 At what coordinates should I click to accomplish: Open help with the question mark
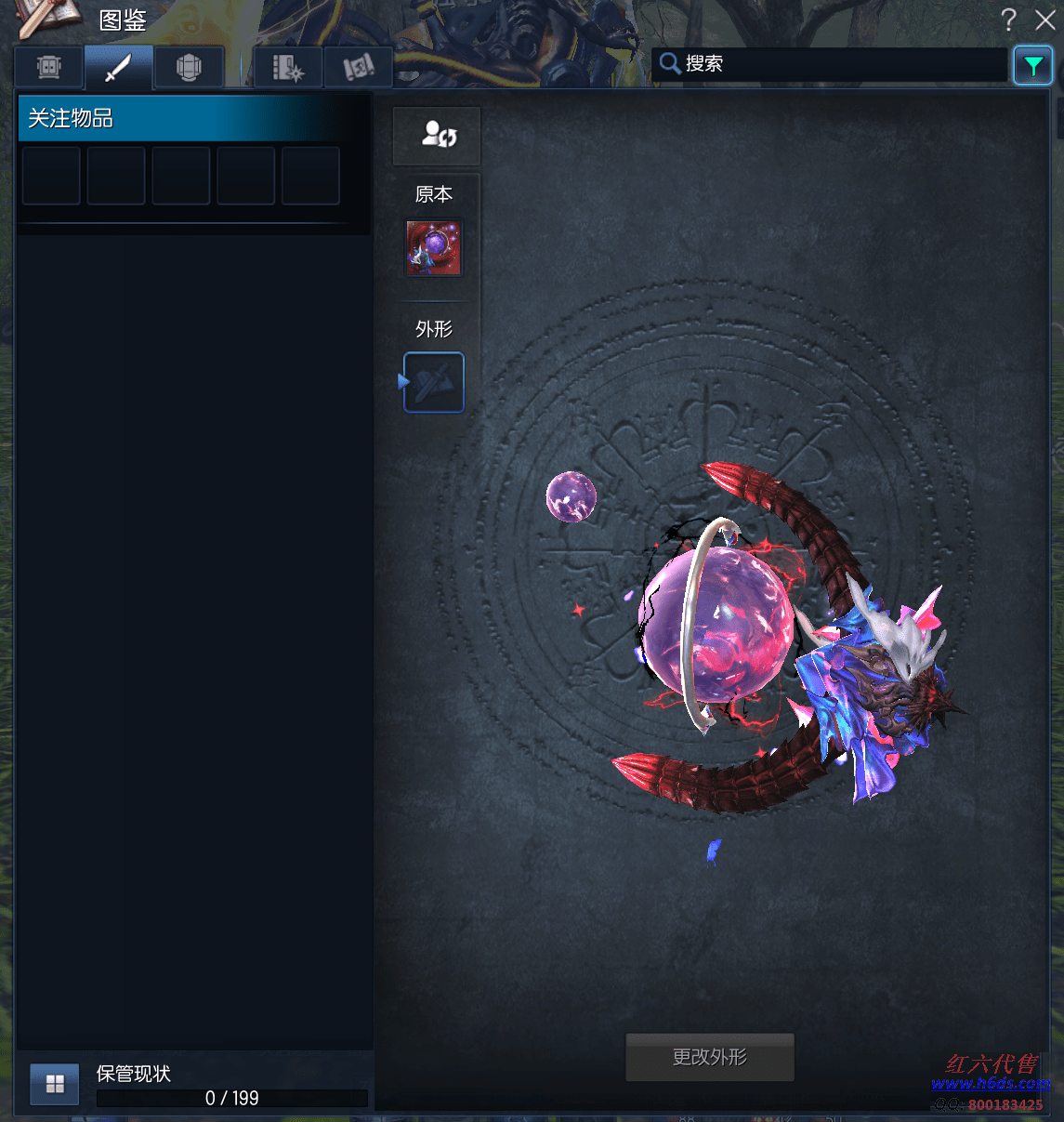1009,20
